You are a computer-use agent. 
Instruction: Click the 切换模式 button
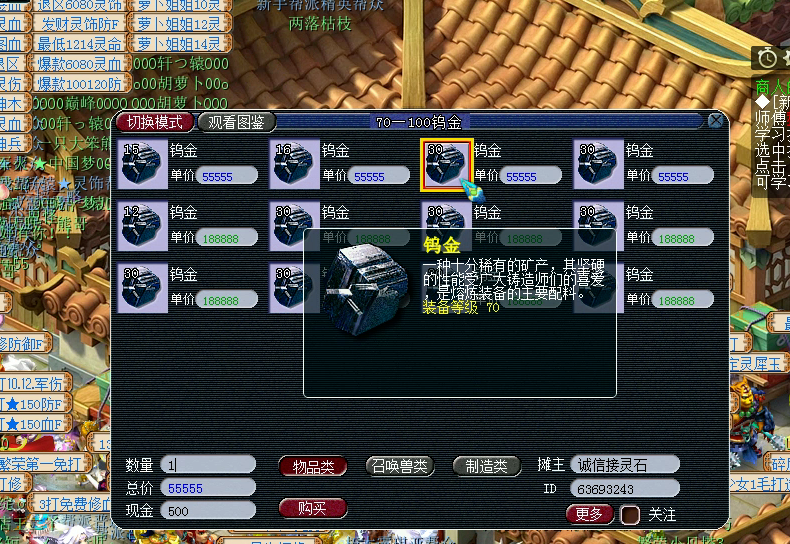click(155, 122)
